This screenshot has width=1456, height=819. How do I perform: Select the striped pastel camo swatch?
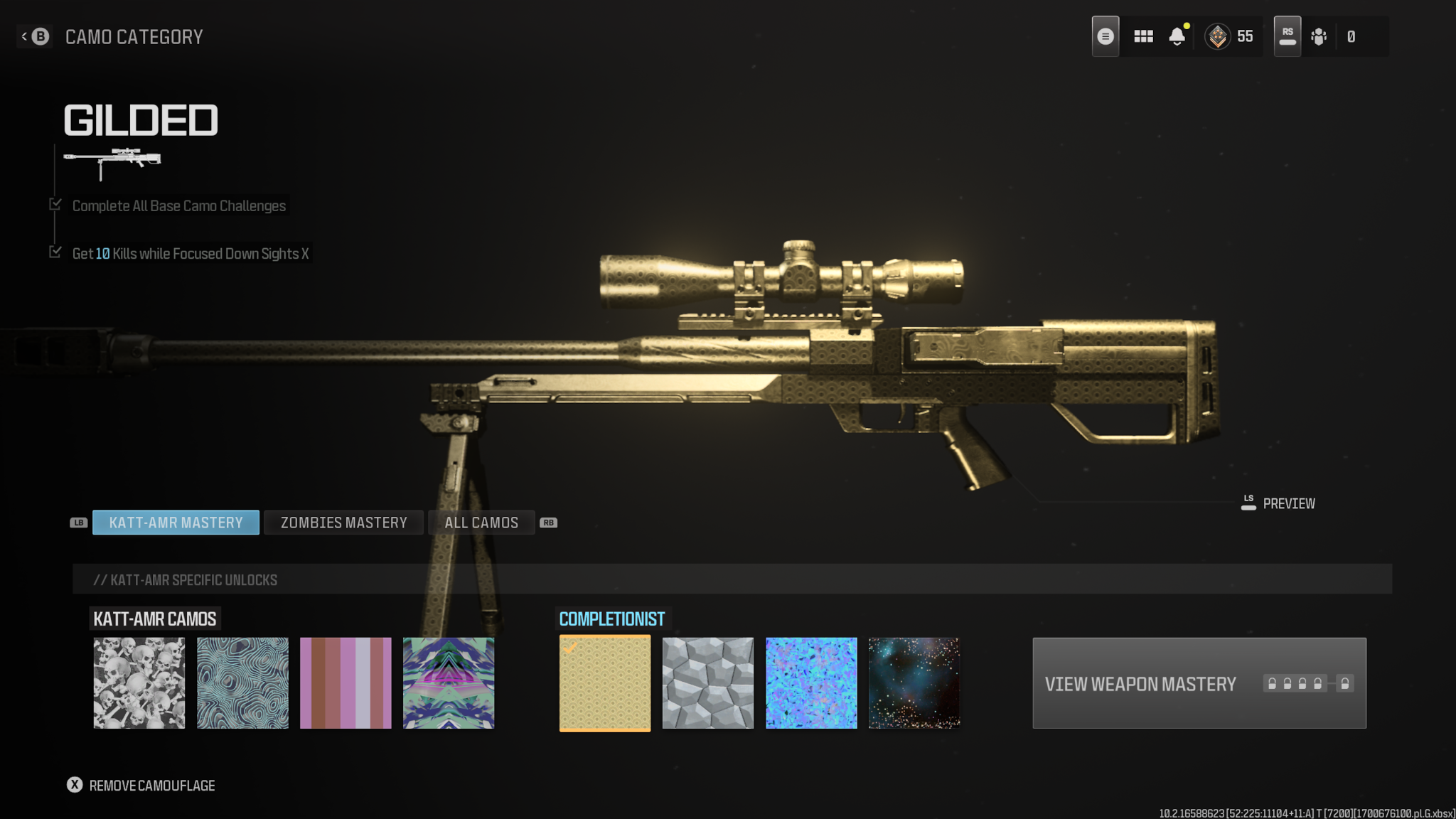[x=346, y=683]
